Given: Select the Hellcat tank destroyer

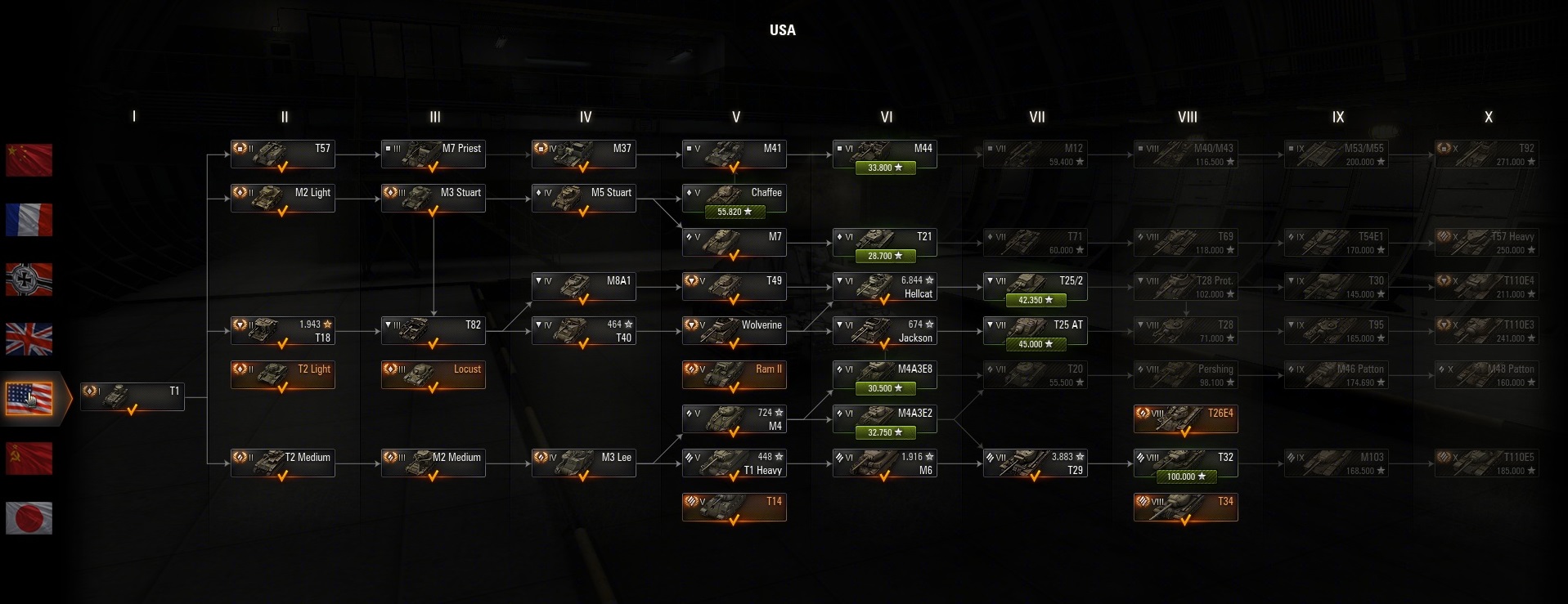Looking at the screenshot, I should click(885, 287).
